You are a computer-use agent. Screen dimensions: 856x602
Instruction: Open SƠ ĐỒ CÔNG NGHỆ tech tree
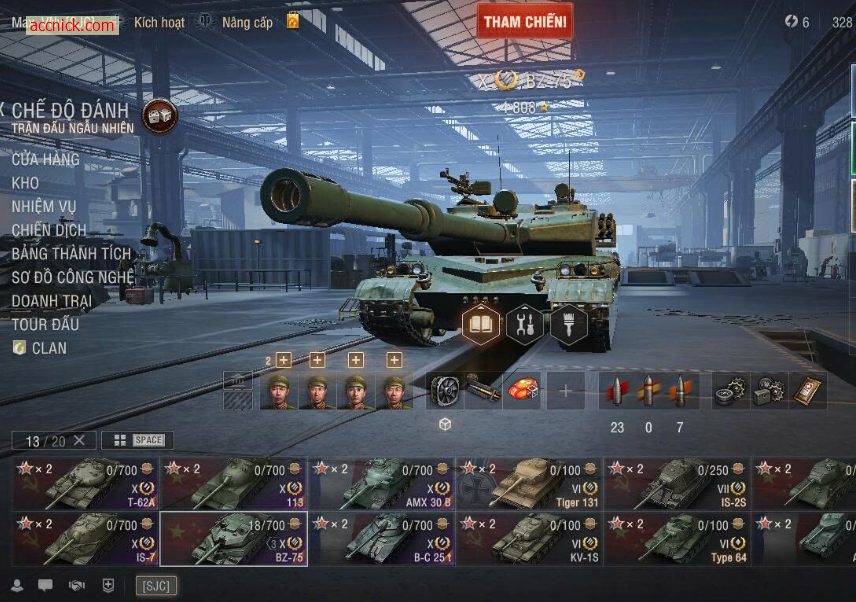pos(72,277)
